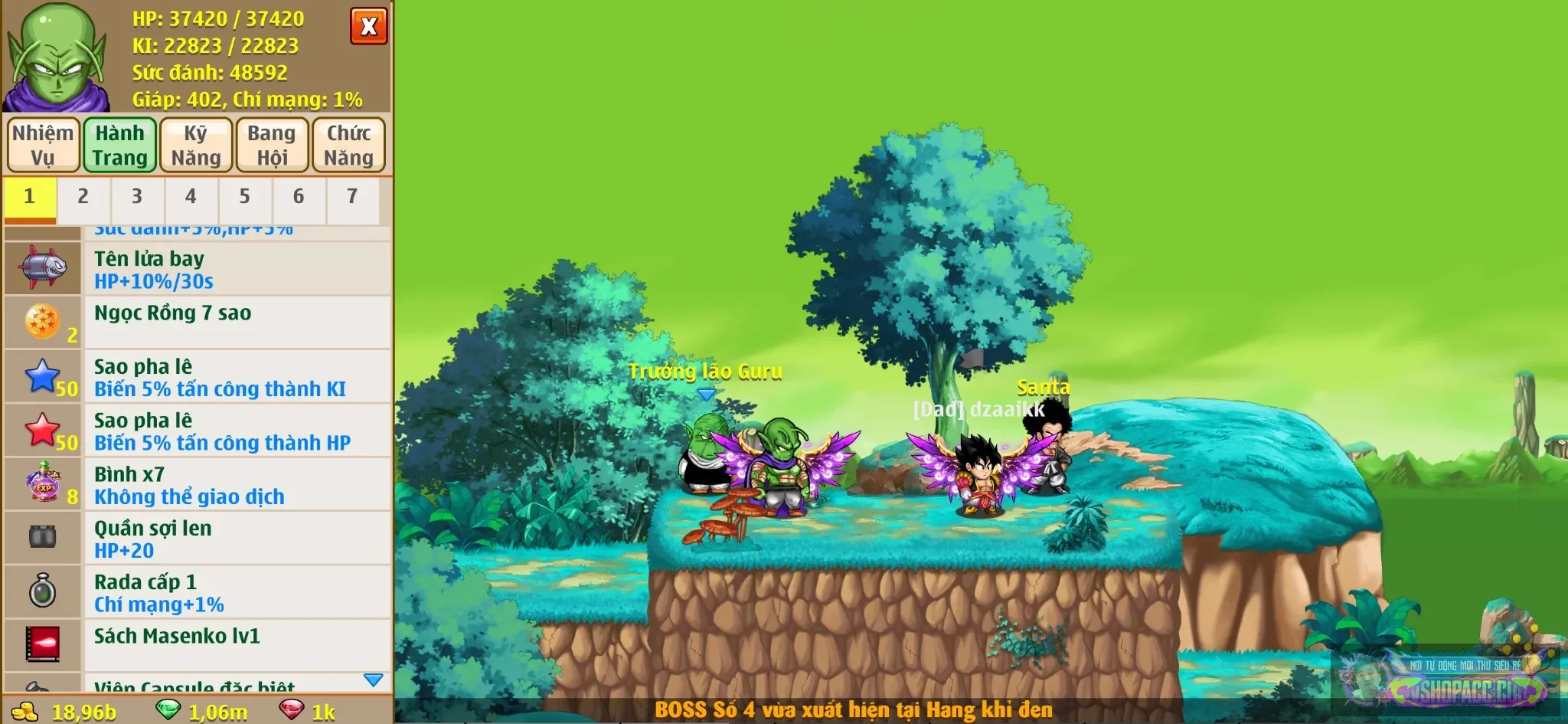The width and height of the screenshot is (1568, 724).
Task: Select the Bình x7 potion
Action: 198,485
